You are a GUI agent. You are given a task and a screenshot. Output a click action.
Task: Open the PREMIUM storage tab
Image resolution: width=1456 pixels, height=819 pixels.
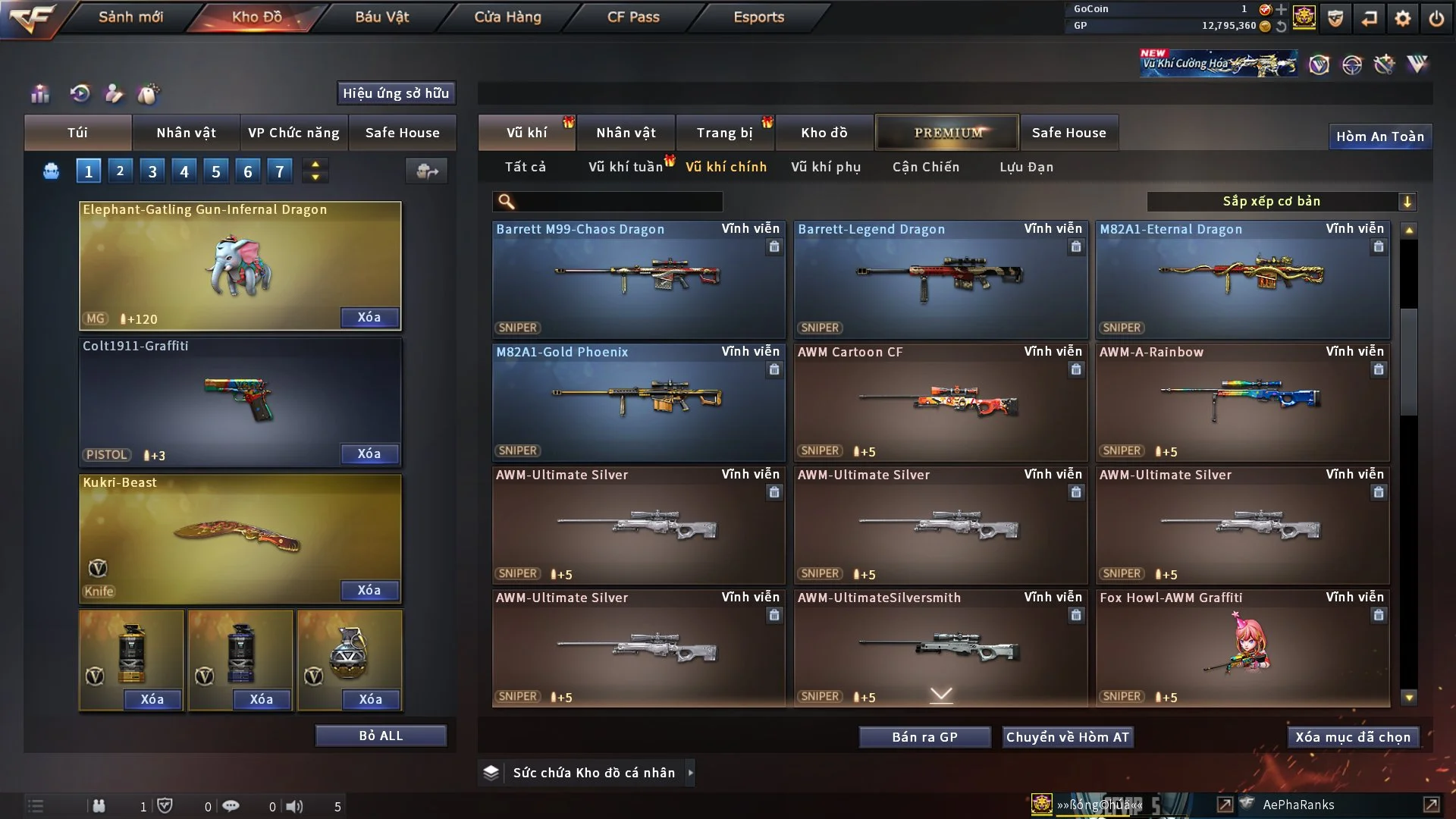coord(947,133)
